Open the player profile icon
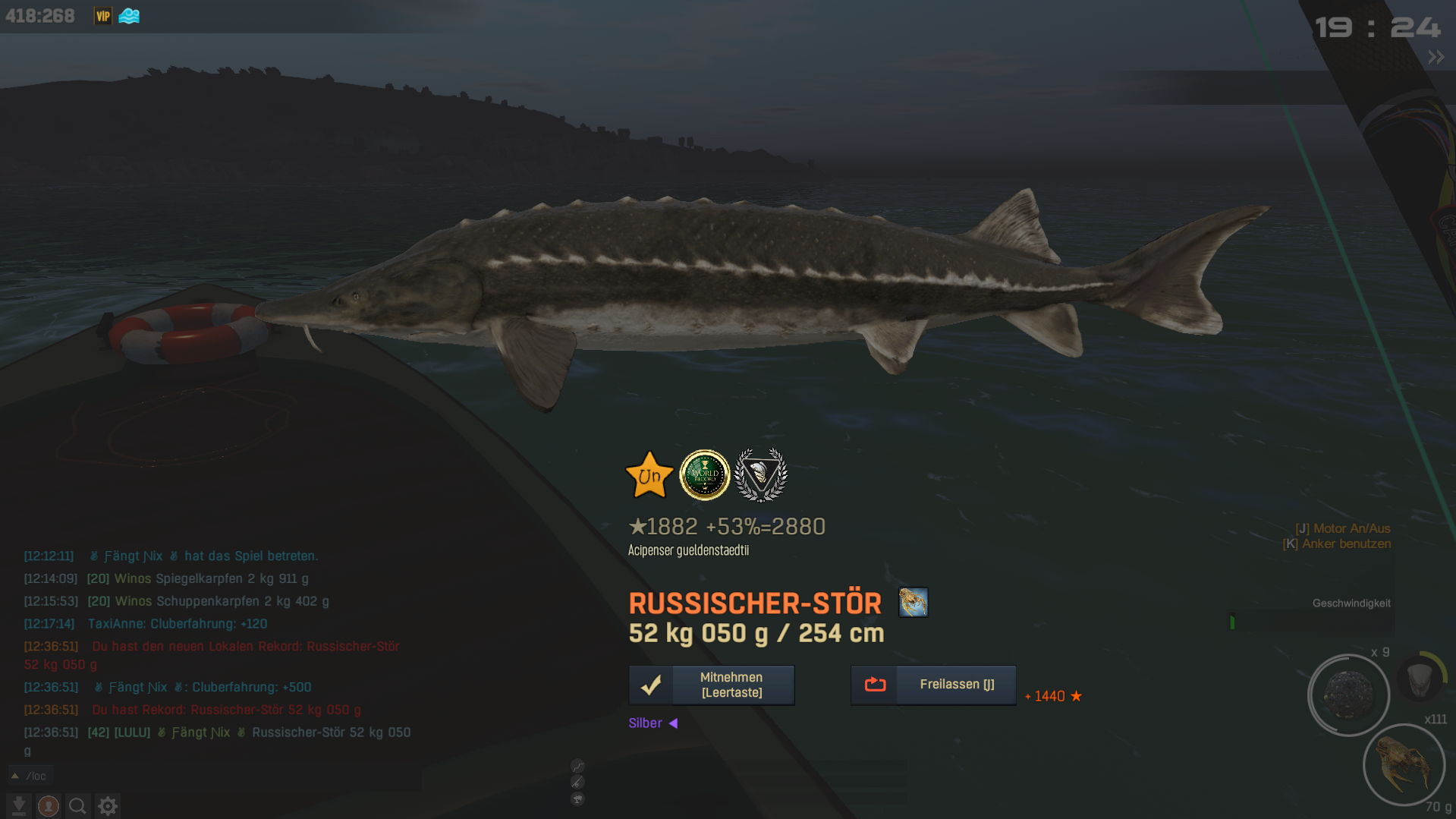 point(49,805)
